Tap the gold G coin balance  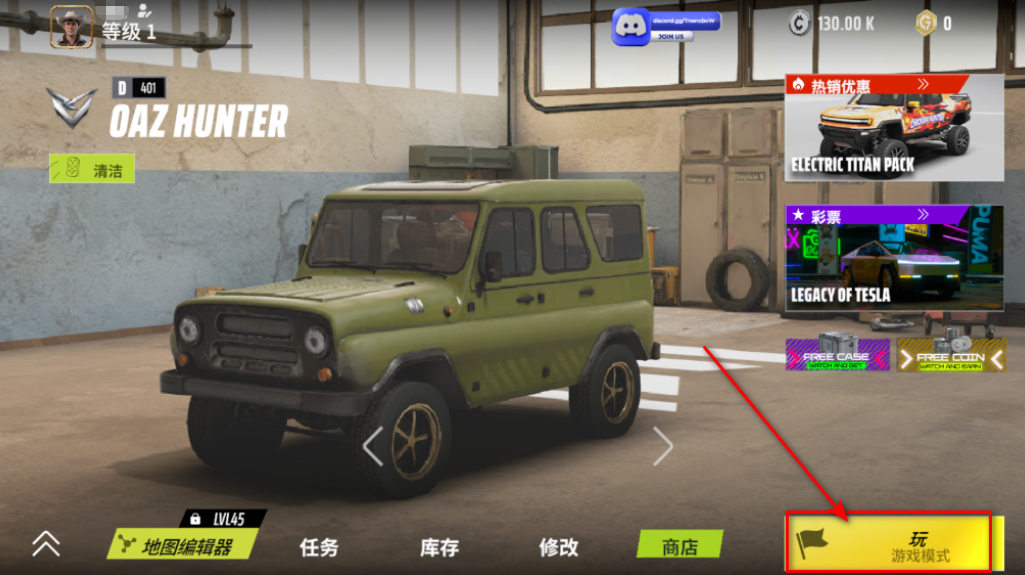(934, 23)
